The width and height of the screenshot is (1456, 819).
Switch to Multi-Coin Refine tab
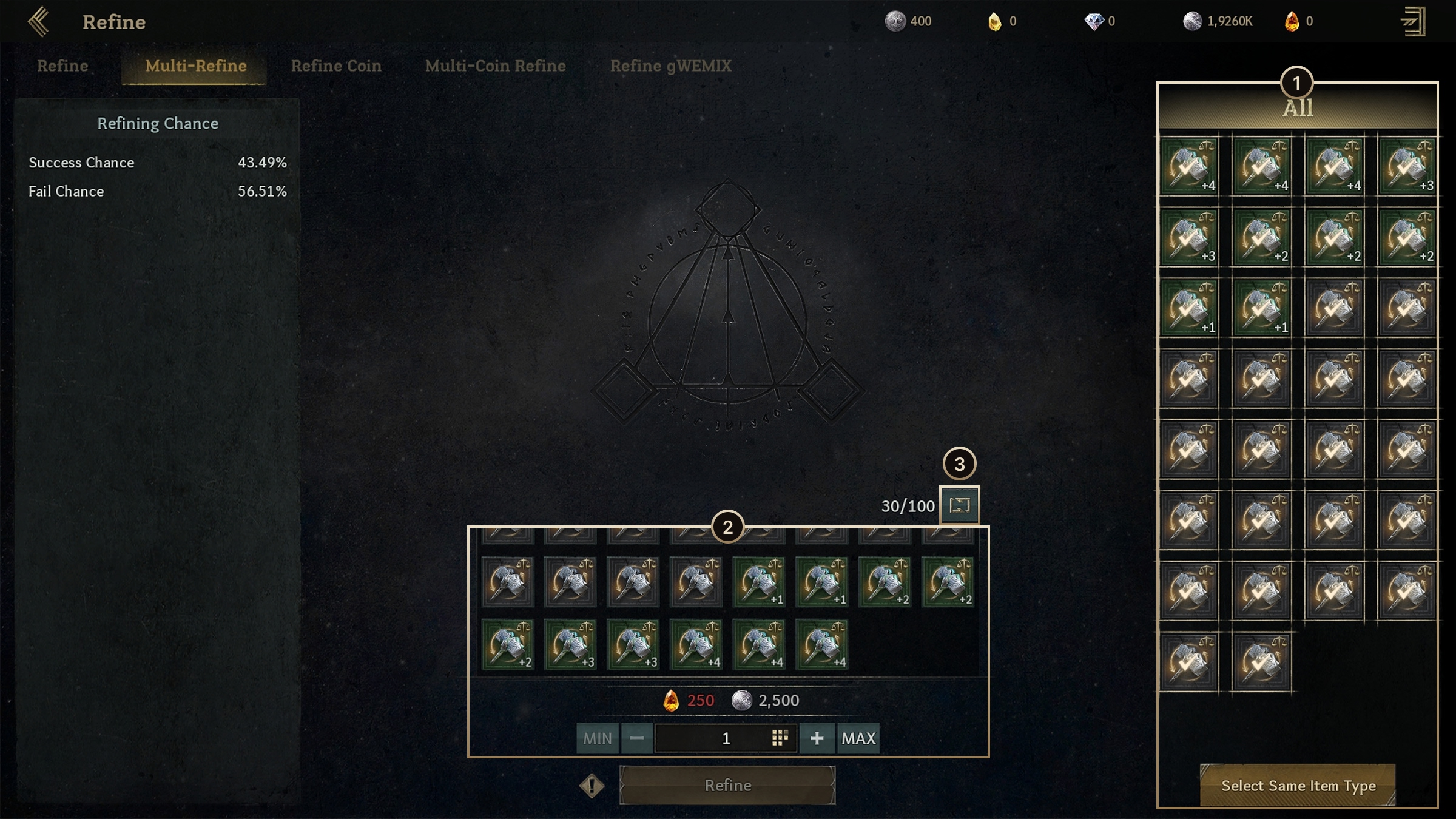pyautogui.click(x=495, y=66)
